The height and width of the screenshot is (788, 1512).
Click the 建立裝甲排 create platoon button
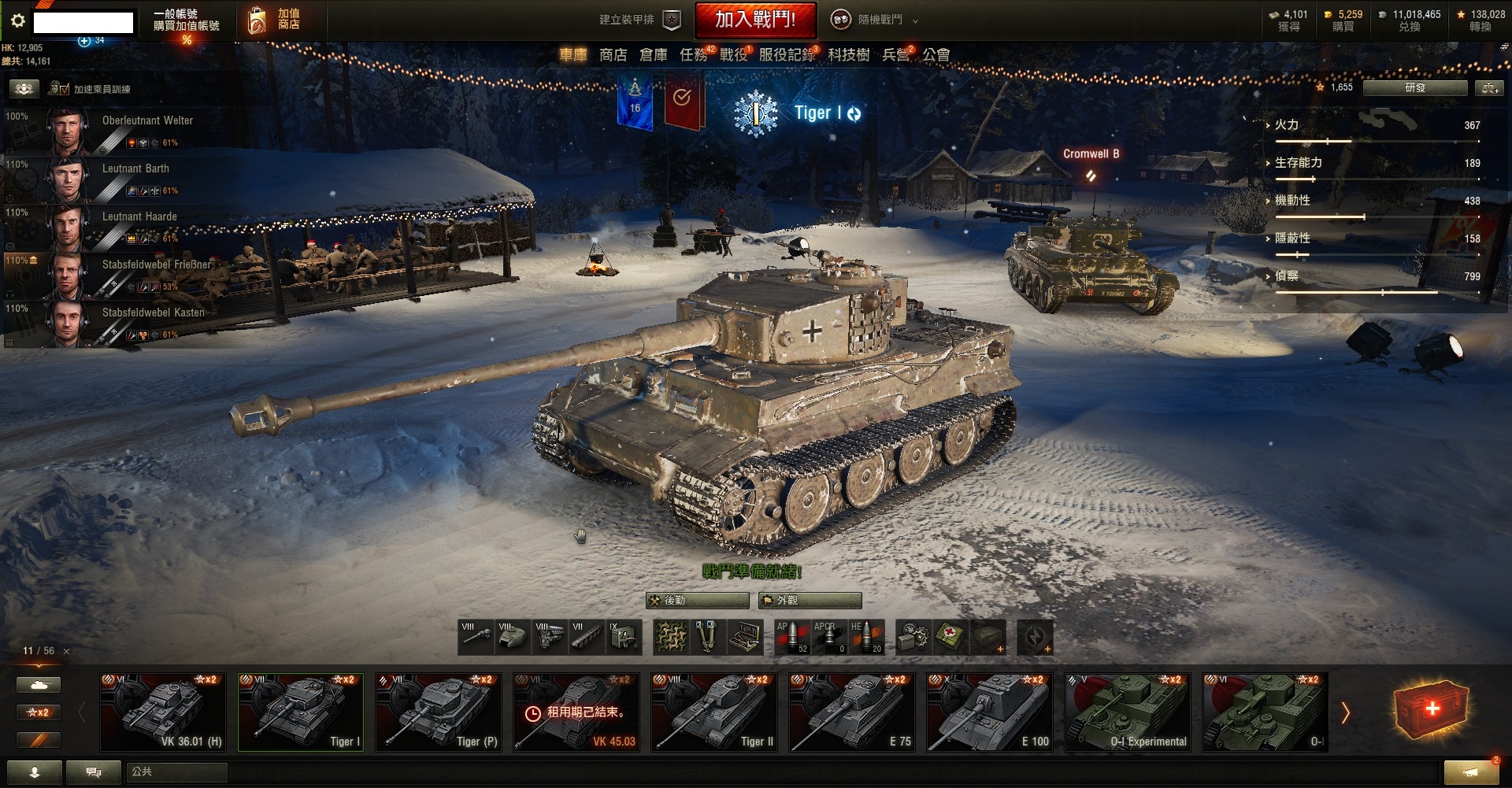639,20
